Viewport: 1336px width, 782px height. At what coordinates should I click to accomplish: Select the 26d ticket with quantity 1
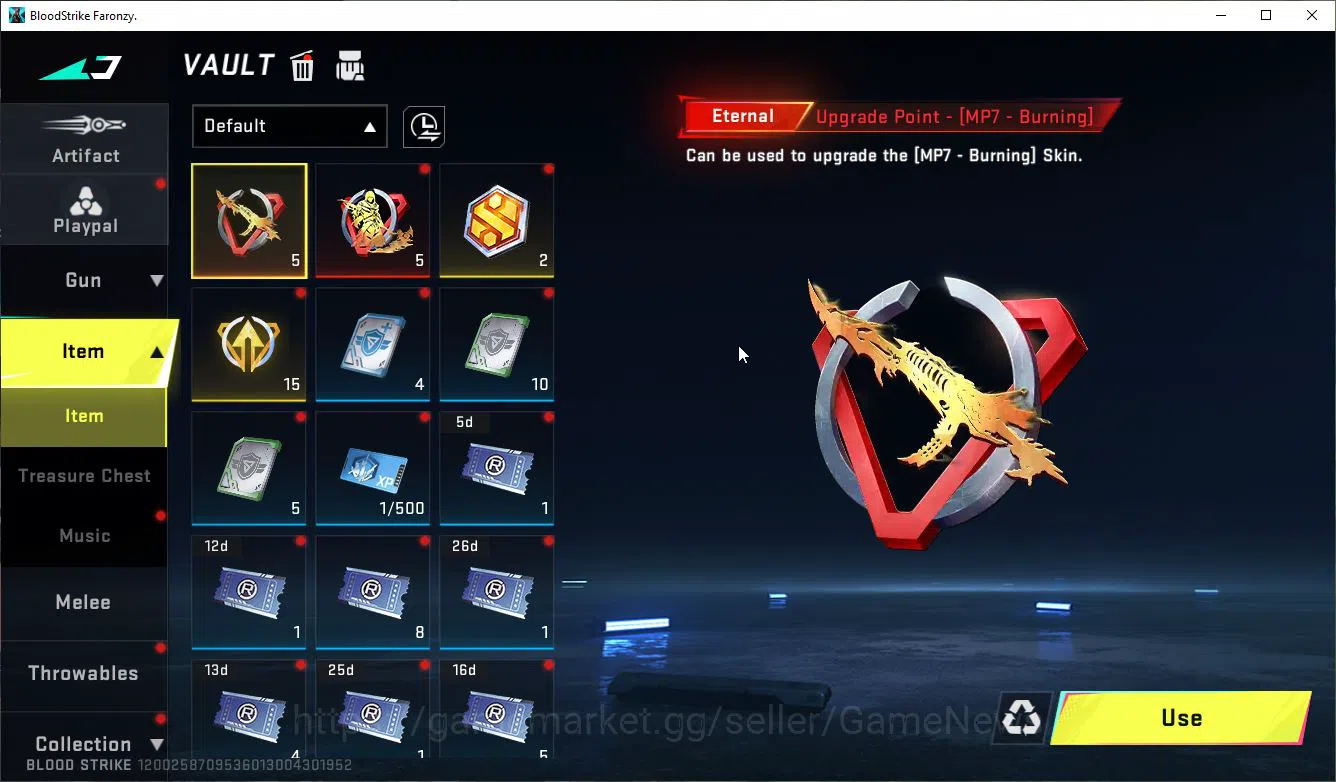coord(496,592)
